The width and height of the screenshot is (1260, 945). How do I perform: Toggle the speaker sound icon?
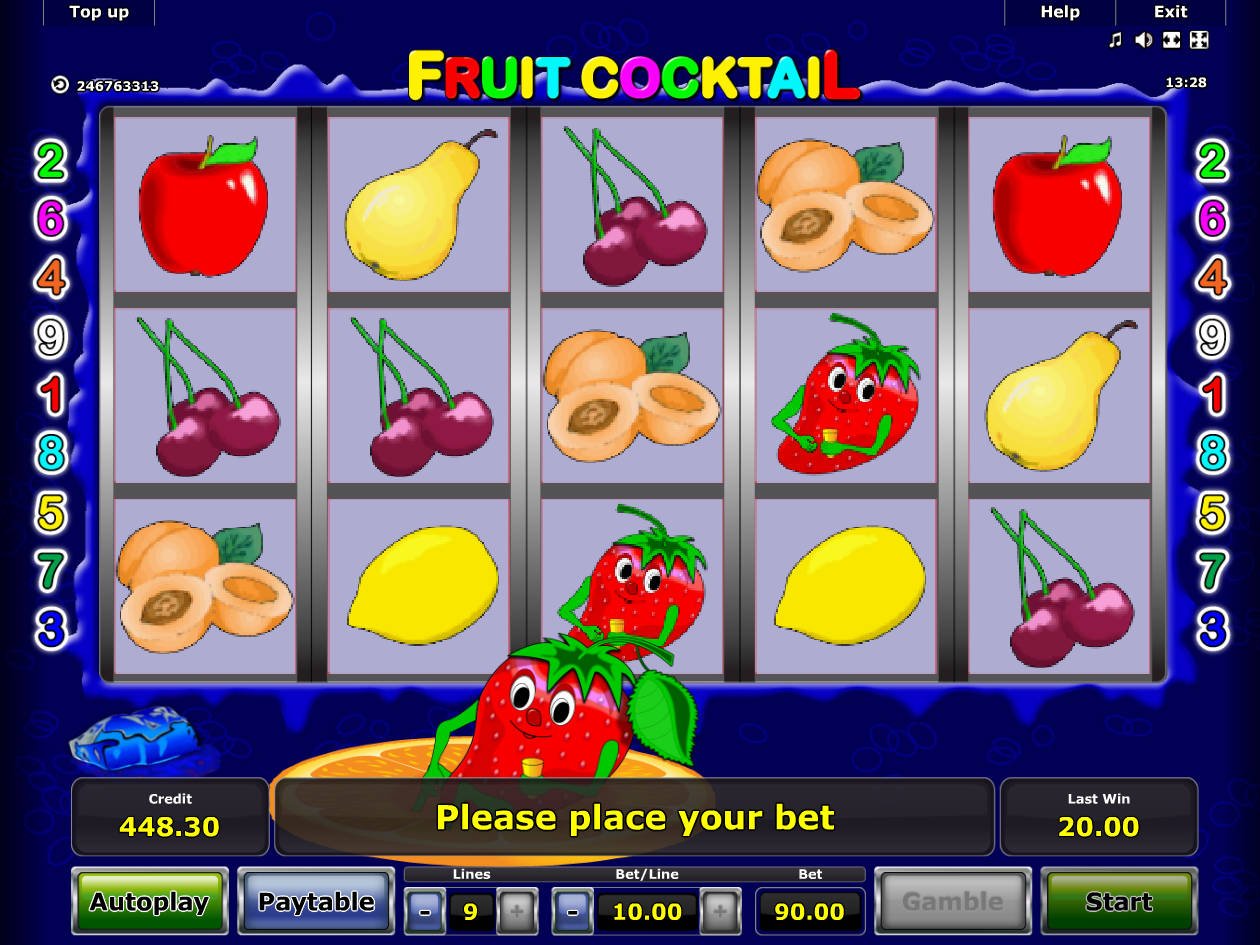tap(1144, 40)
